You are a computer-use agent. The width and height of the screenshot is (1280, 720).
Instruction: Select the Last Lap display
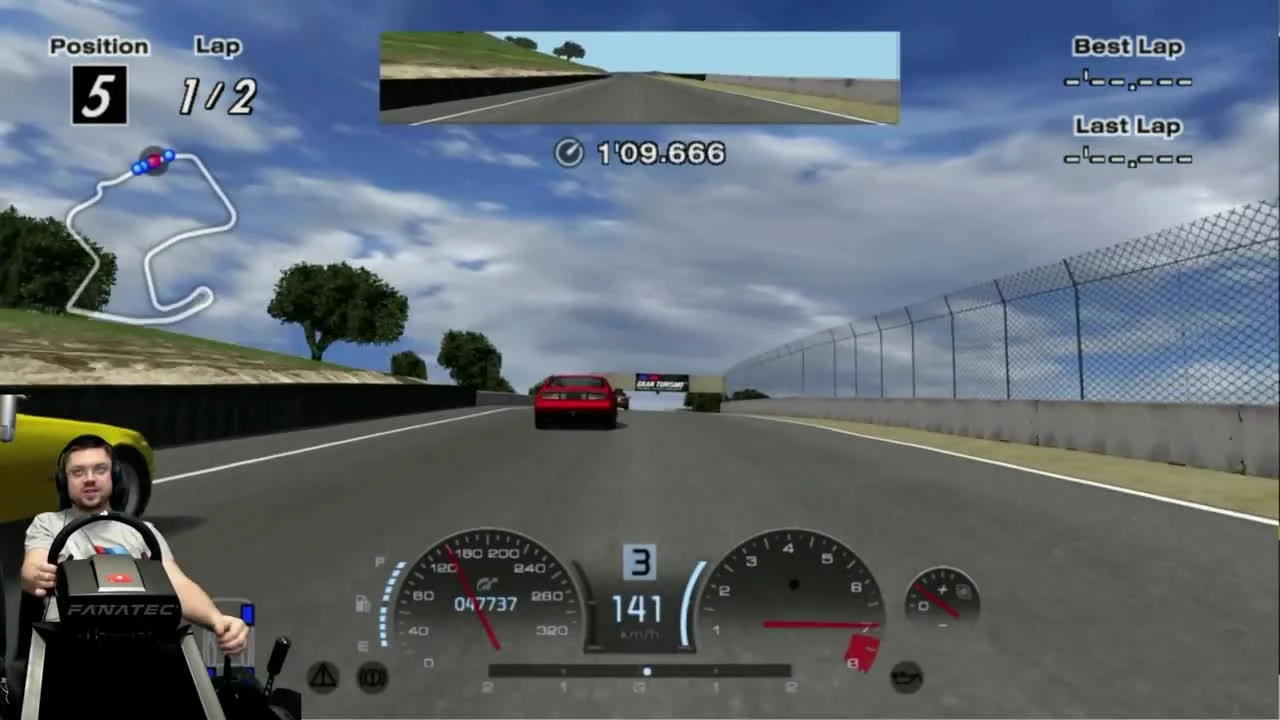tap(1127, 140)
